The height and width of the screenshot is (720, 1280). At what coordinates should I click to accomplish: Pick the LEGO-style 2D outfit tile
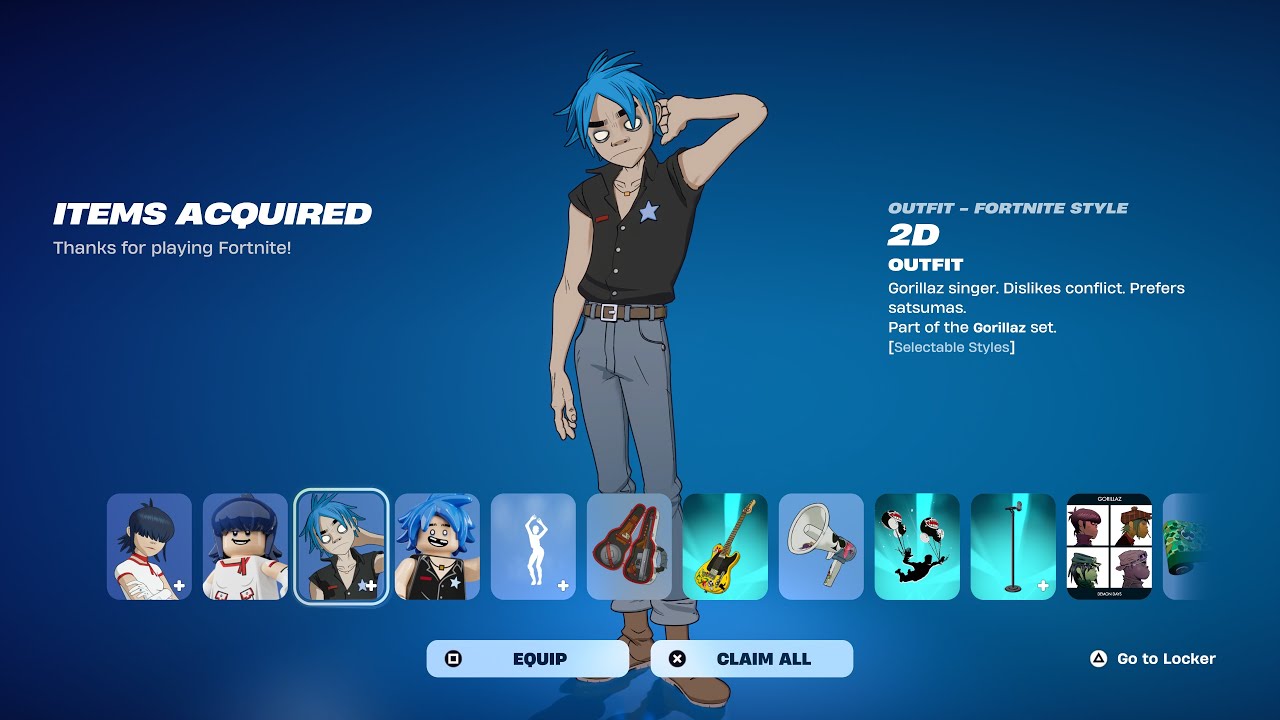point(437,547)
